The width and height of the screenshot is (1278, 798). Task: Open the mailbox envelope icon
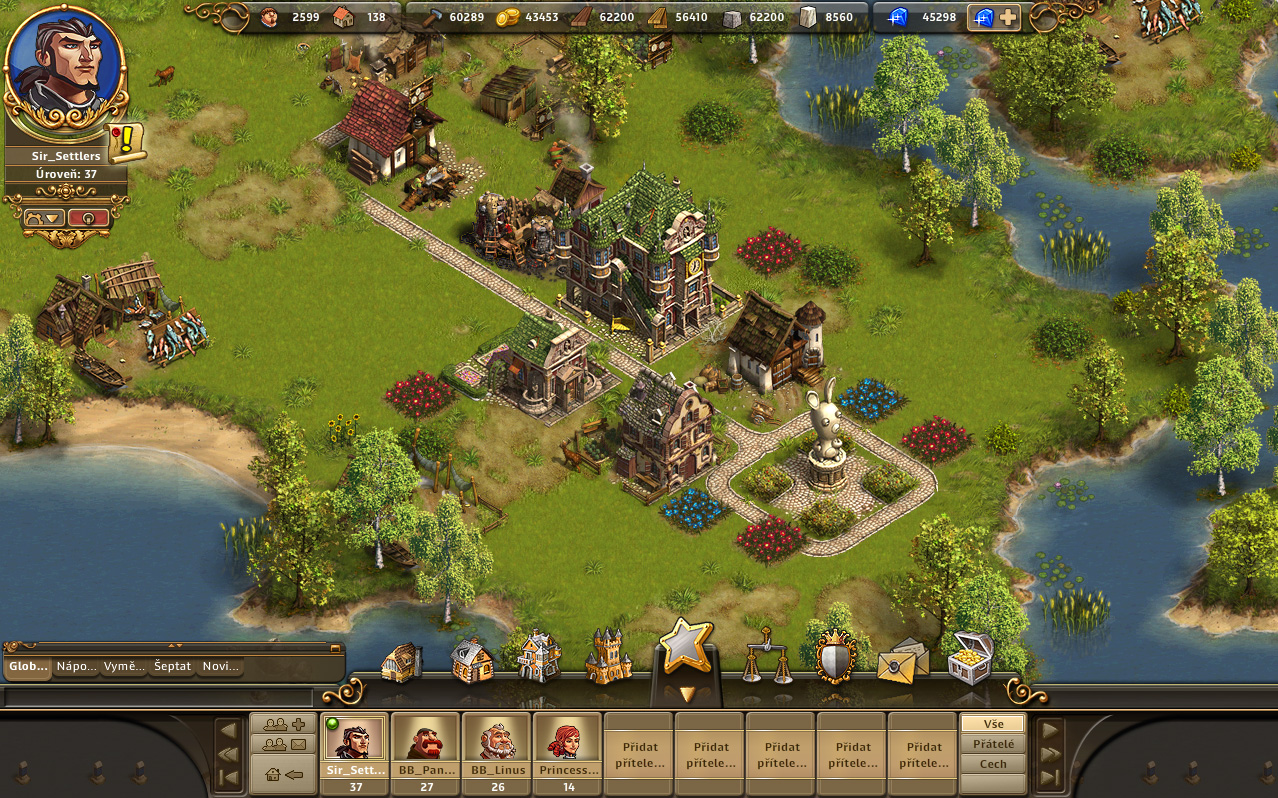(x=902, y=659)
